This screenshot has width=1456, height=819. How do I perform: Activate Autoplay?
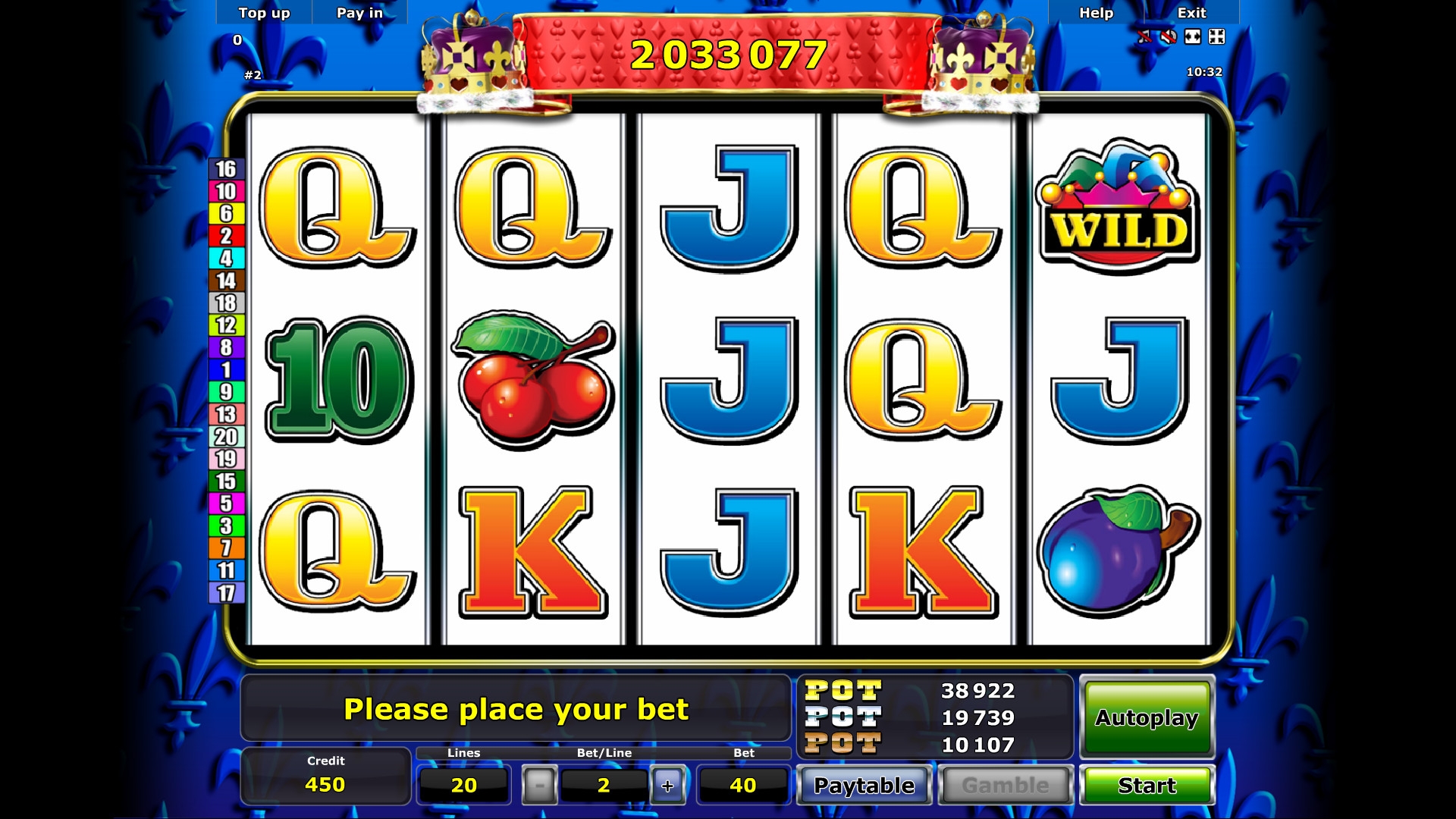1147,717
